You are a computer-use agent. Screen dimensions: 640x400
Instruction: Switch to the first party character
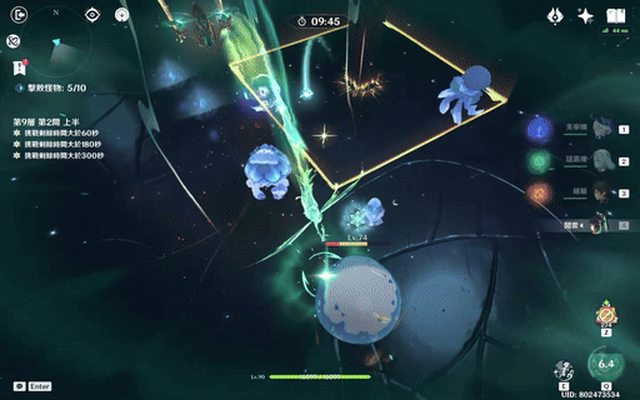602,128
